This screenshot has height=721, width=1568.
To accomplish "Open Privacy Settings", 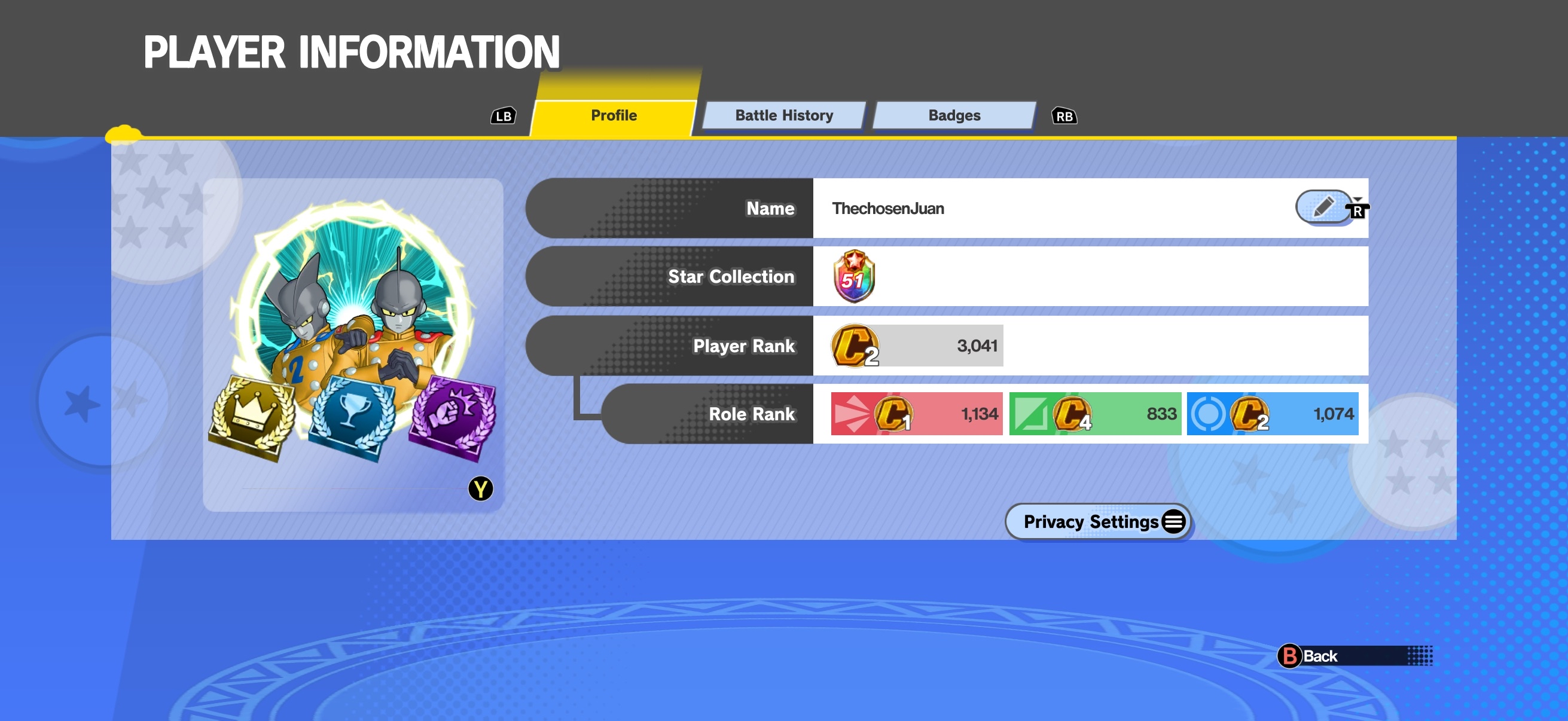I will tap(1097, 521).
